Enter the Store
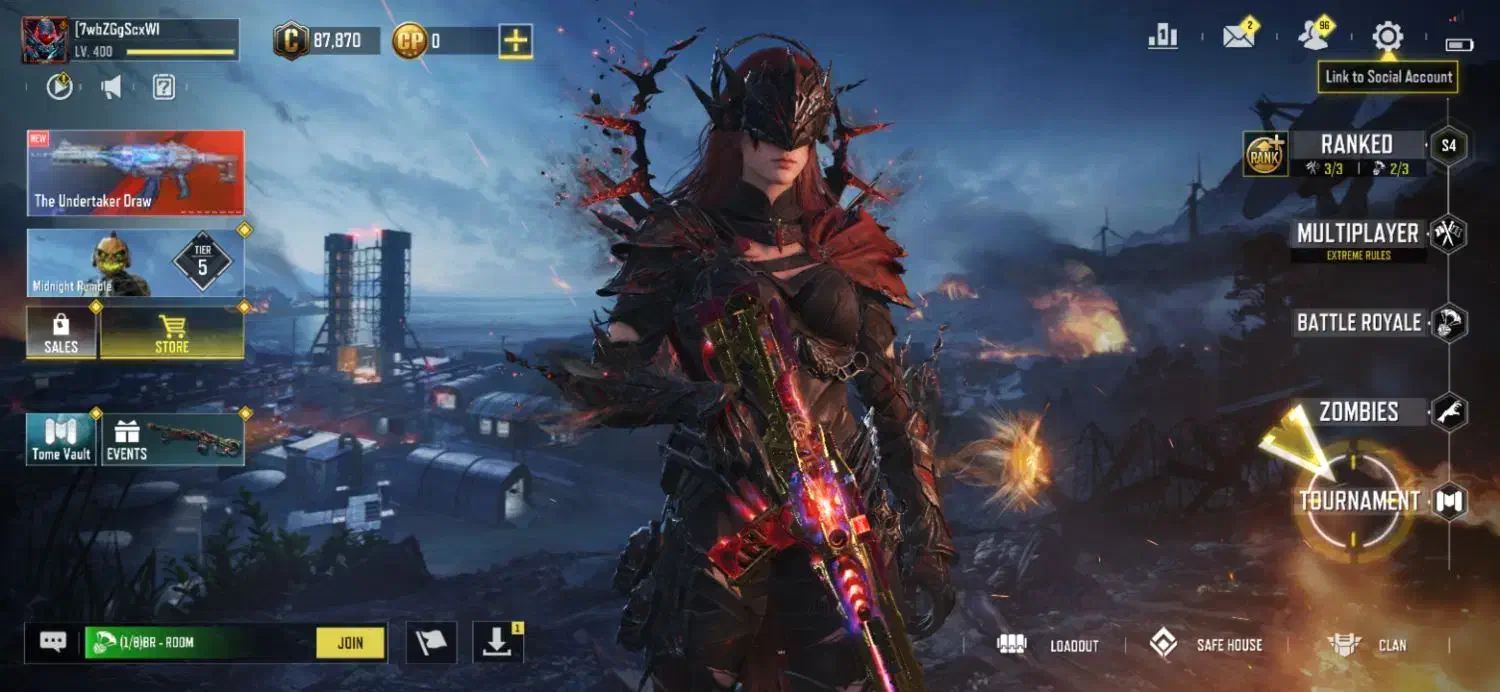Viewport: 1500px width, 692px height. point(172,333)
